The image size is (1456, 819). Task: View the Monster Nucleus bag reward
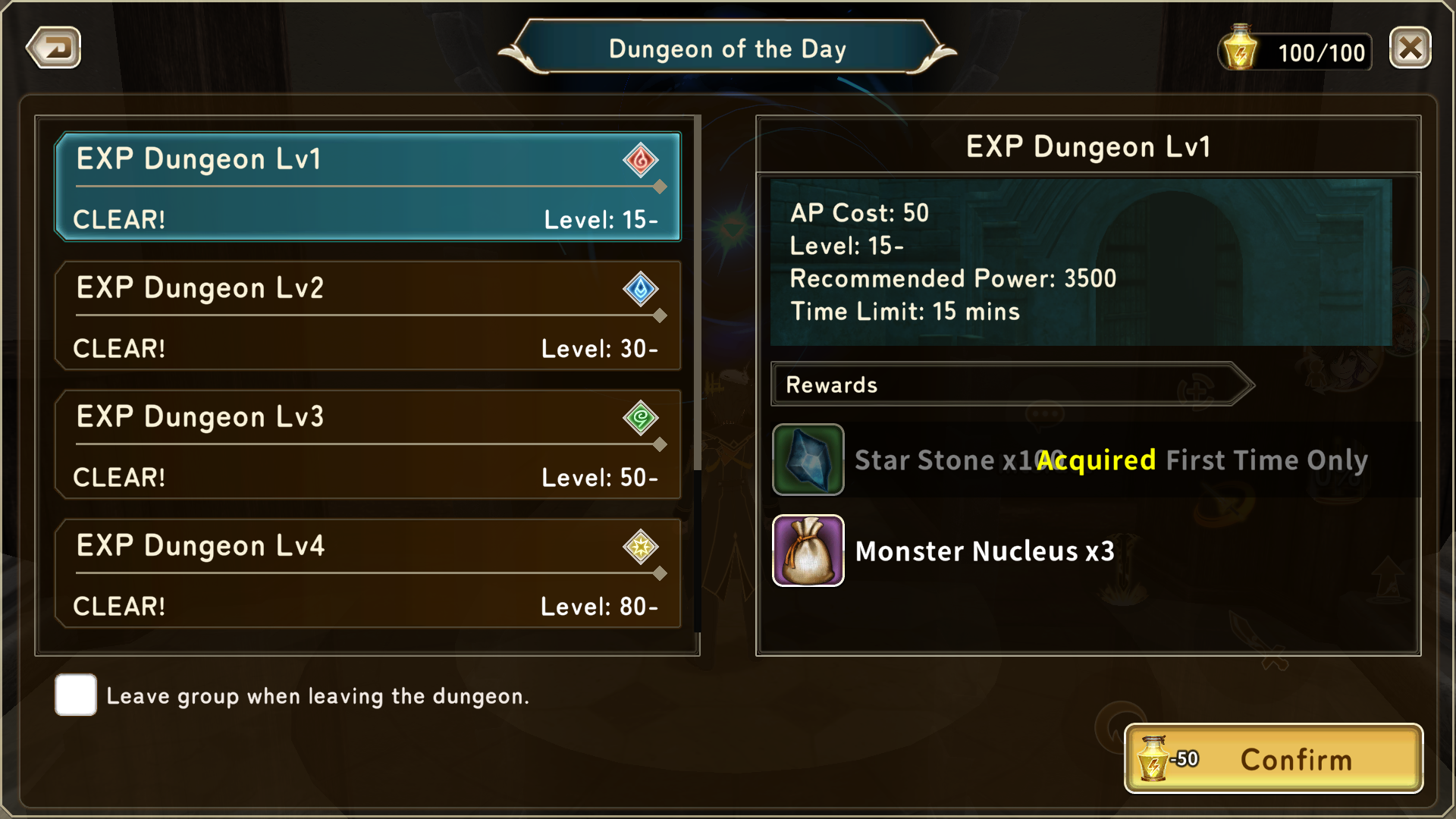(x=808, y=551)
